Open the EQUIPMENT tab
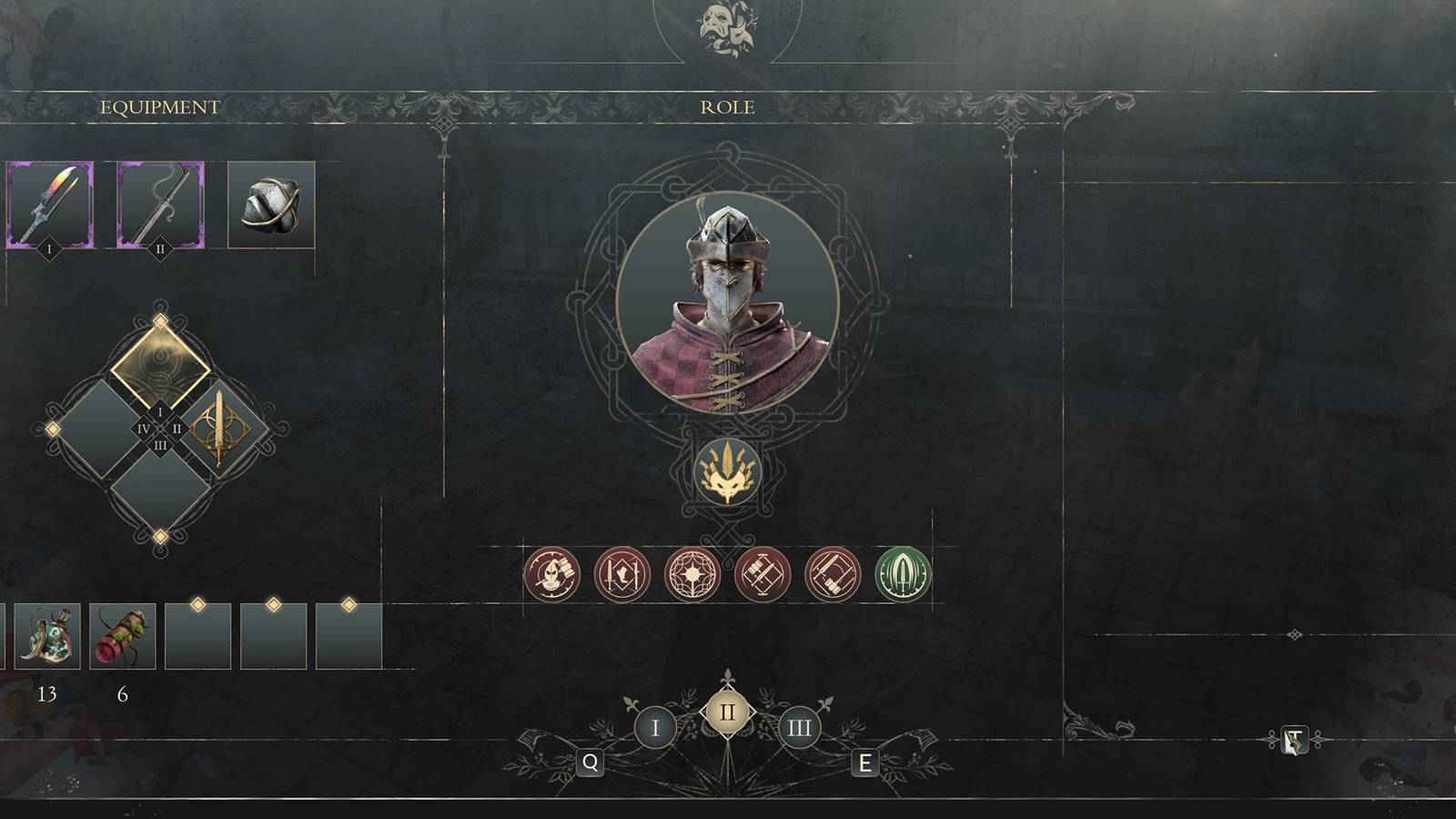The height and width of the screenshot is (819, 1456). click(160, 106)
